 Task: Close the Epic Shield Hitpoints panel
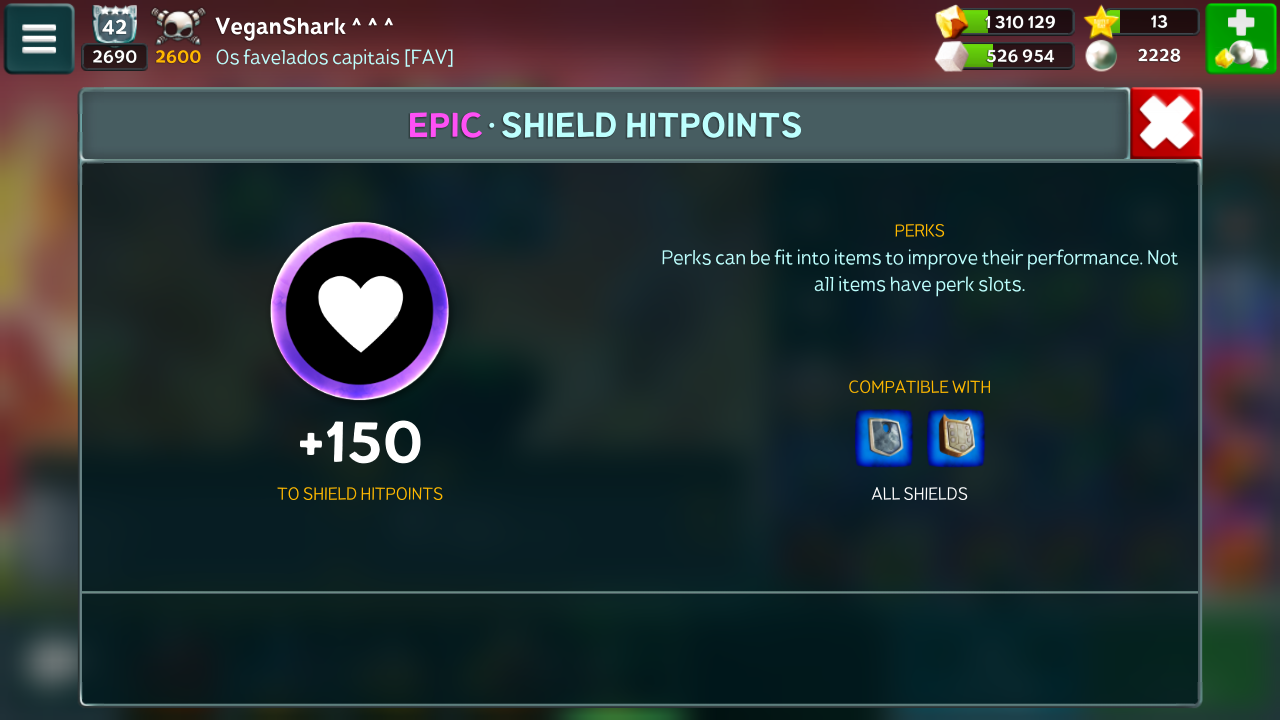pyautogui.click(x=1166, y=124)
